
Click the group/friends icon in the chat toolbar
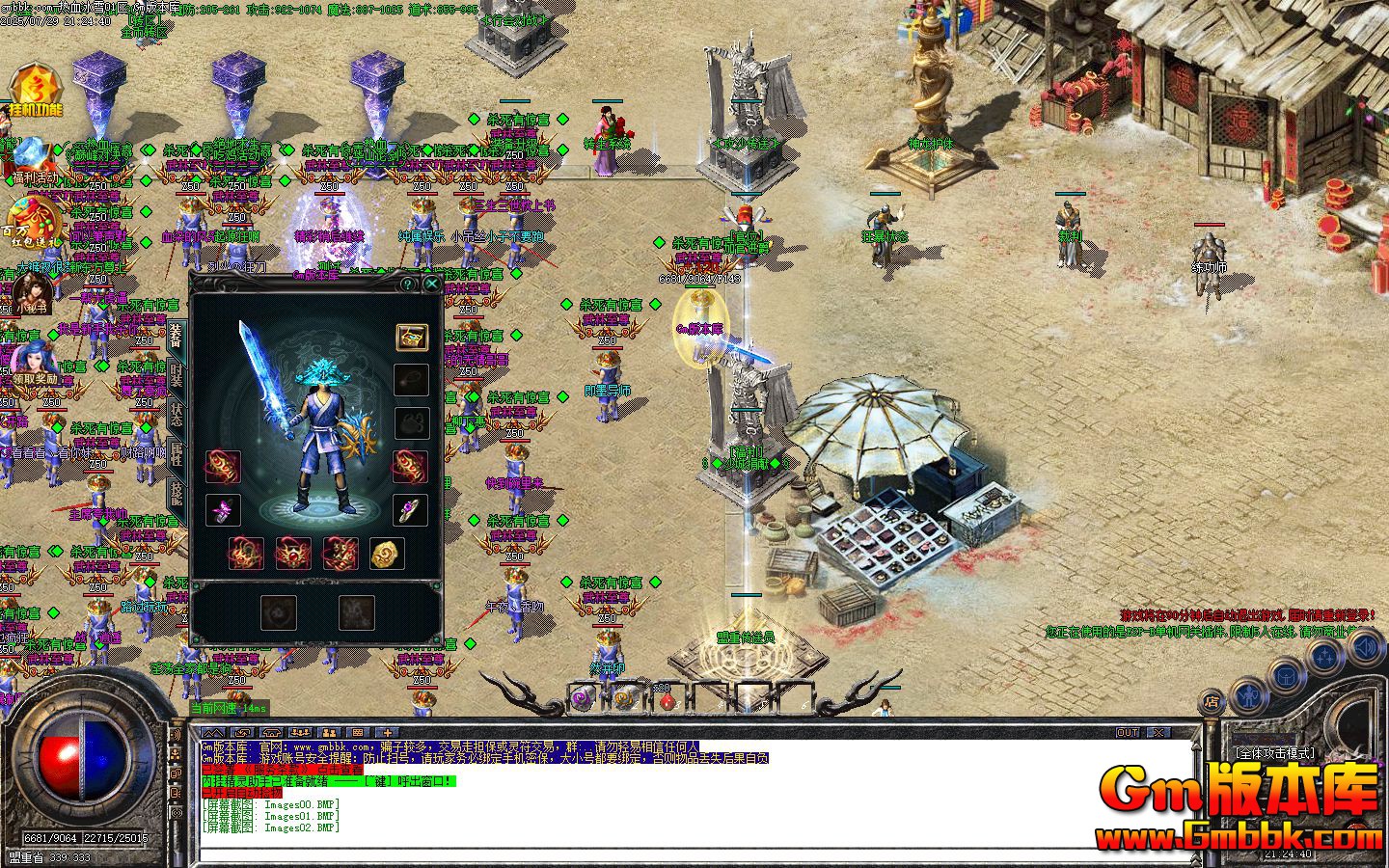click(300, 732)
